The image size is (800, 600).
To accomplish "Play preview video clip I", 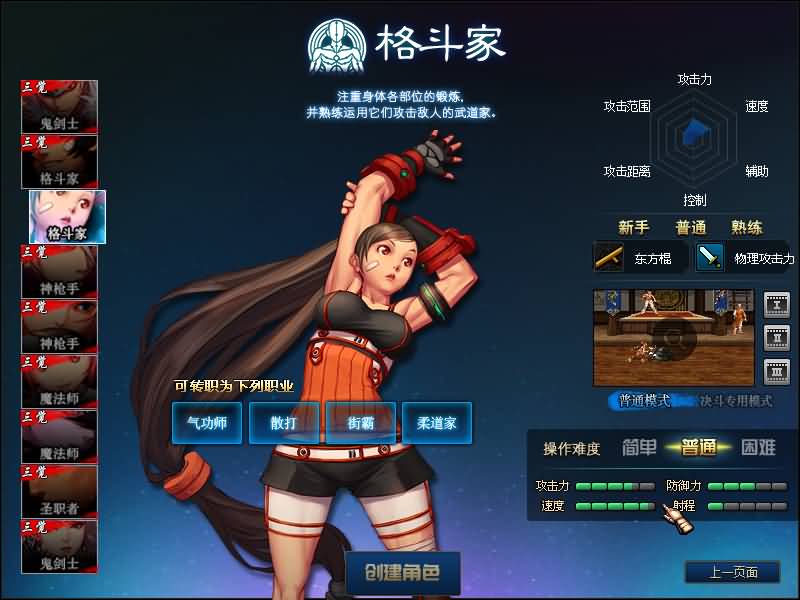I will point(777,304).
